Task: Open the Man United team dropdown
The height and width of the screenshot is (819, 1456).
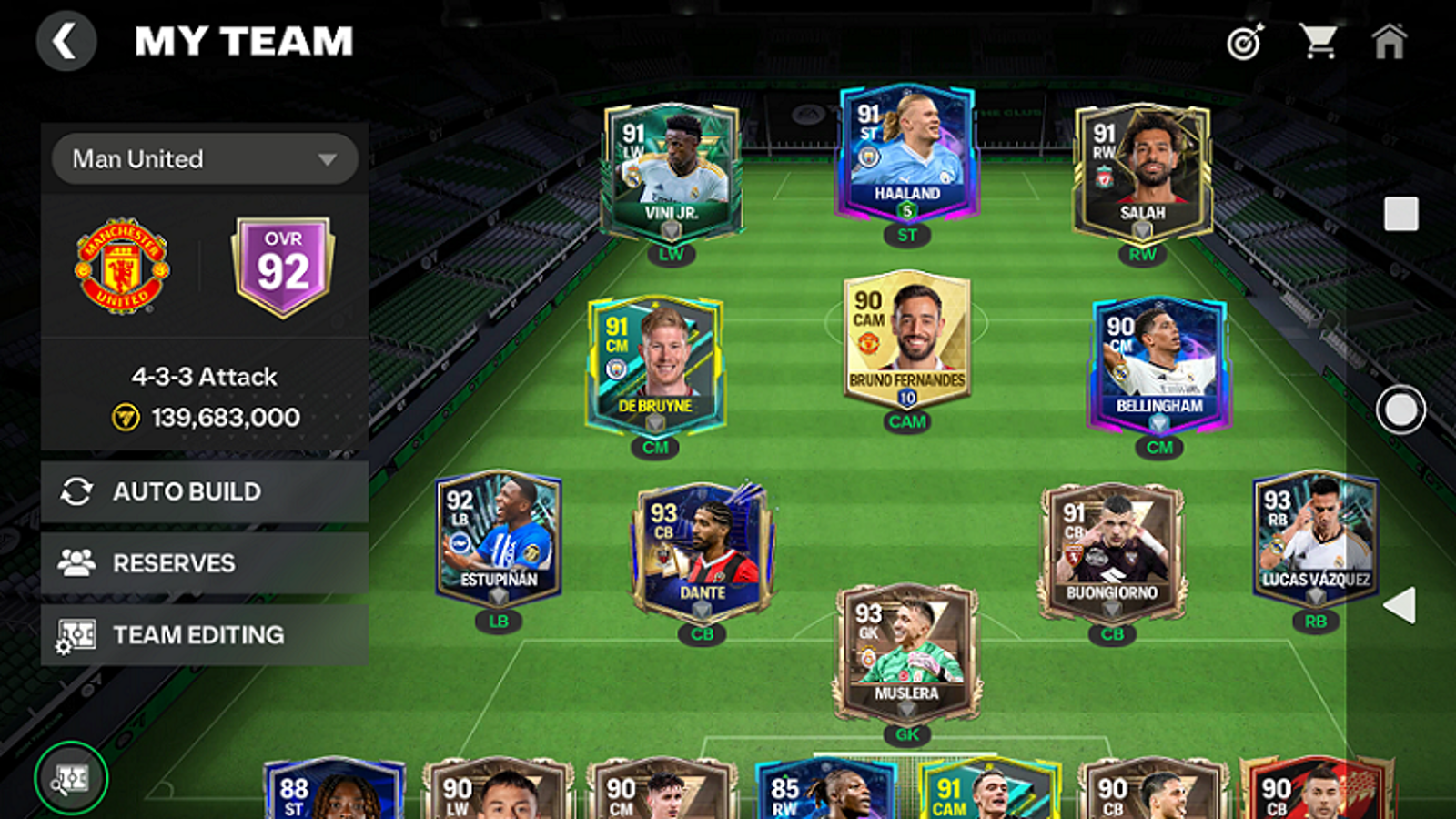Action: (x=205, y=159)
